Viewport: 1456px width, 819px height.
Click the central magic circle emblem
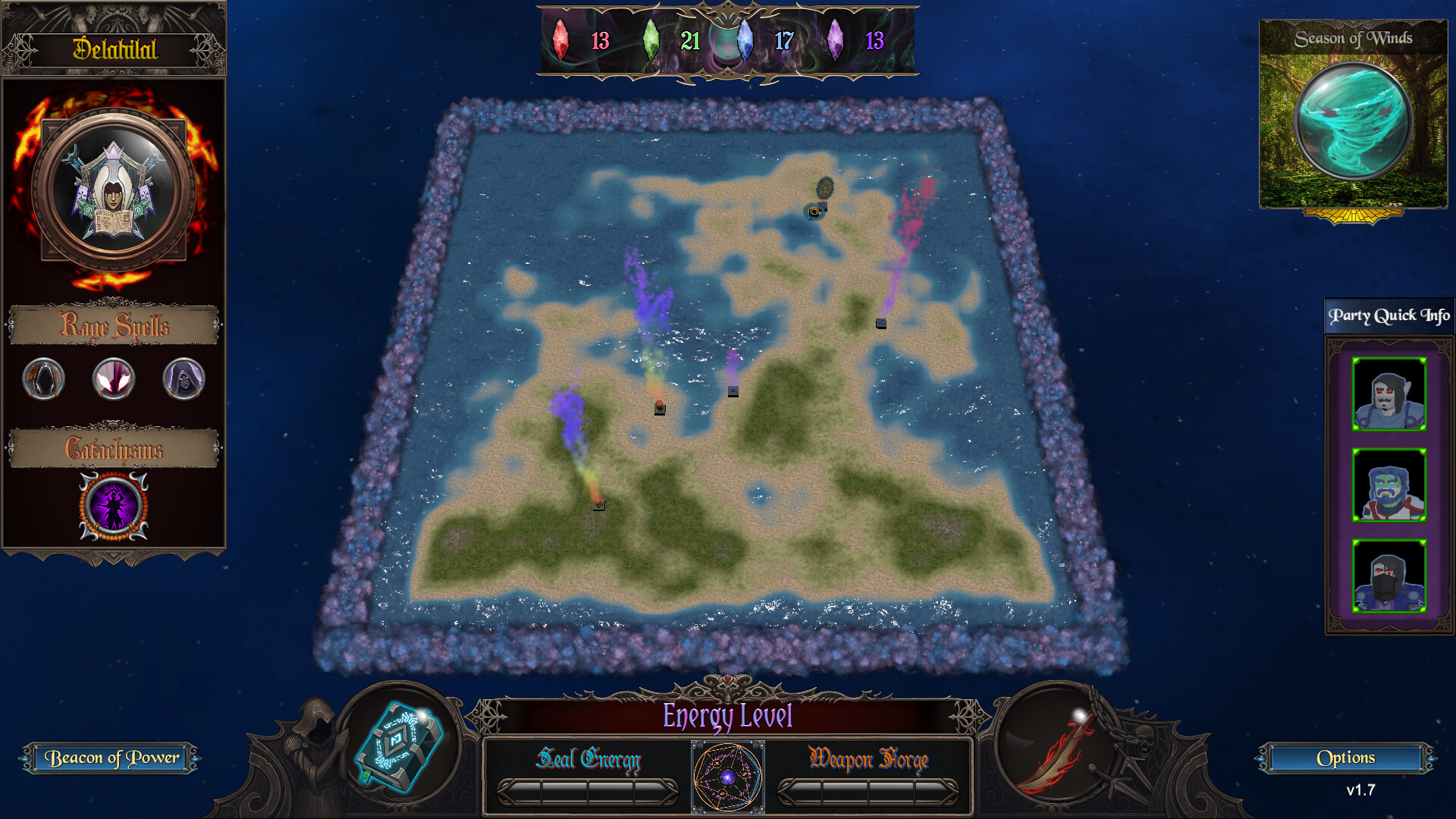point(726,775)
